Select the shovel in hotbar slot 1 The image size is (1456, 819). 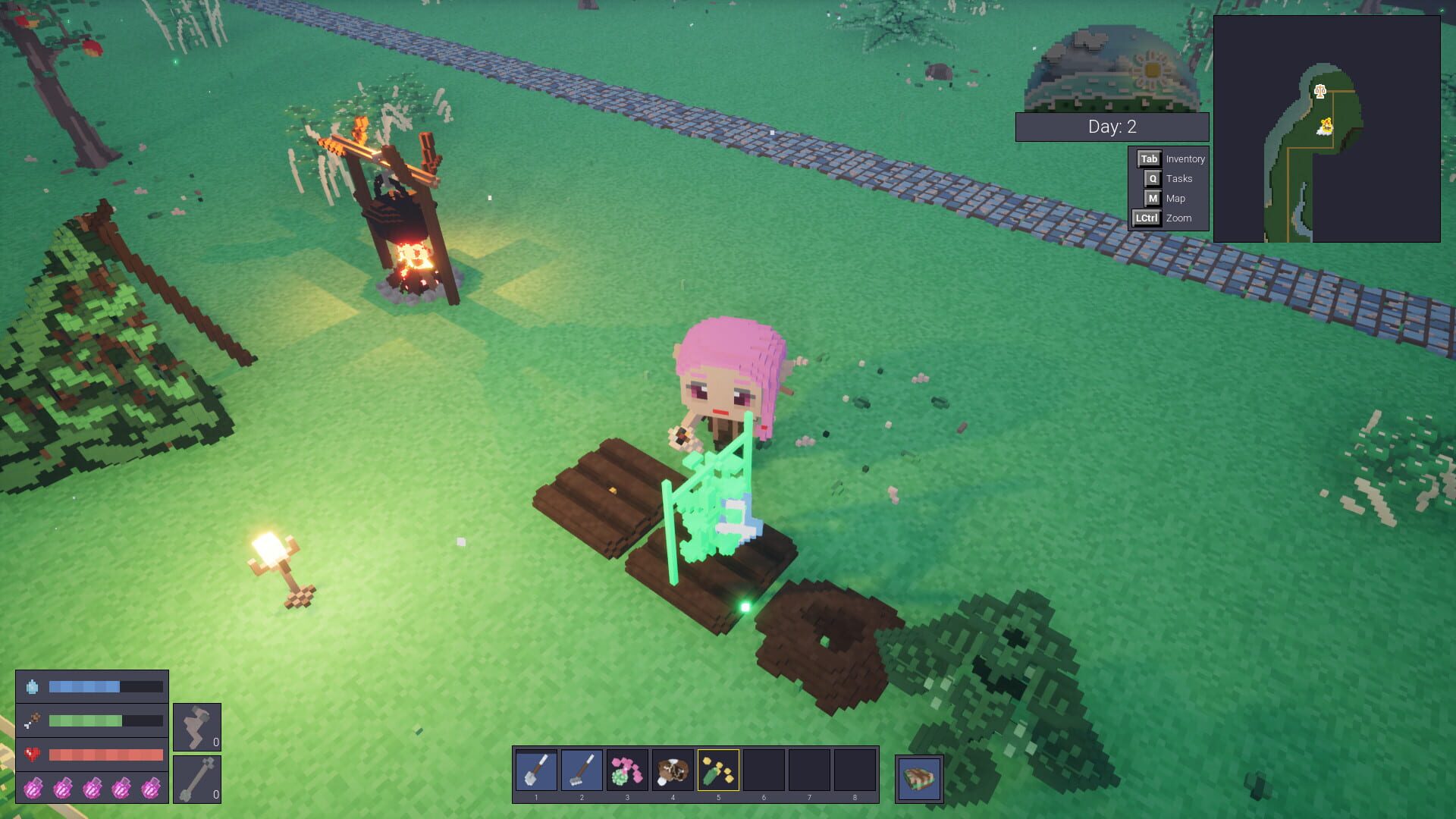(536, 770)
